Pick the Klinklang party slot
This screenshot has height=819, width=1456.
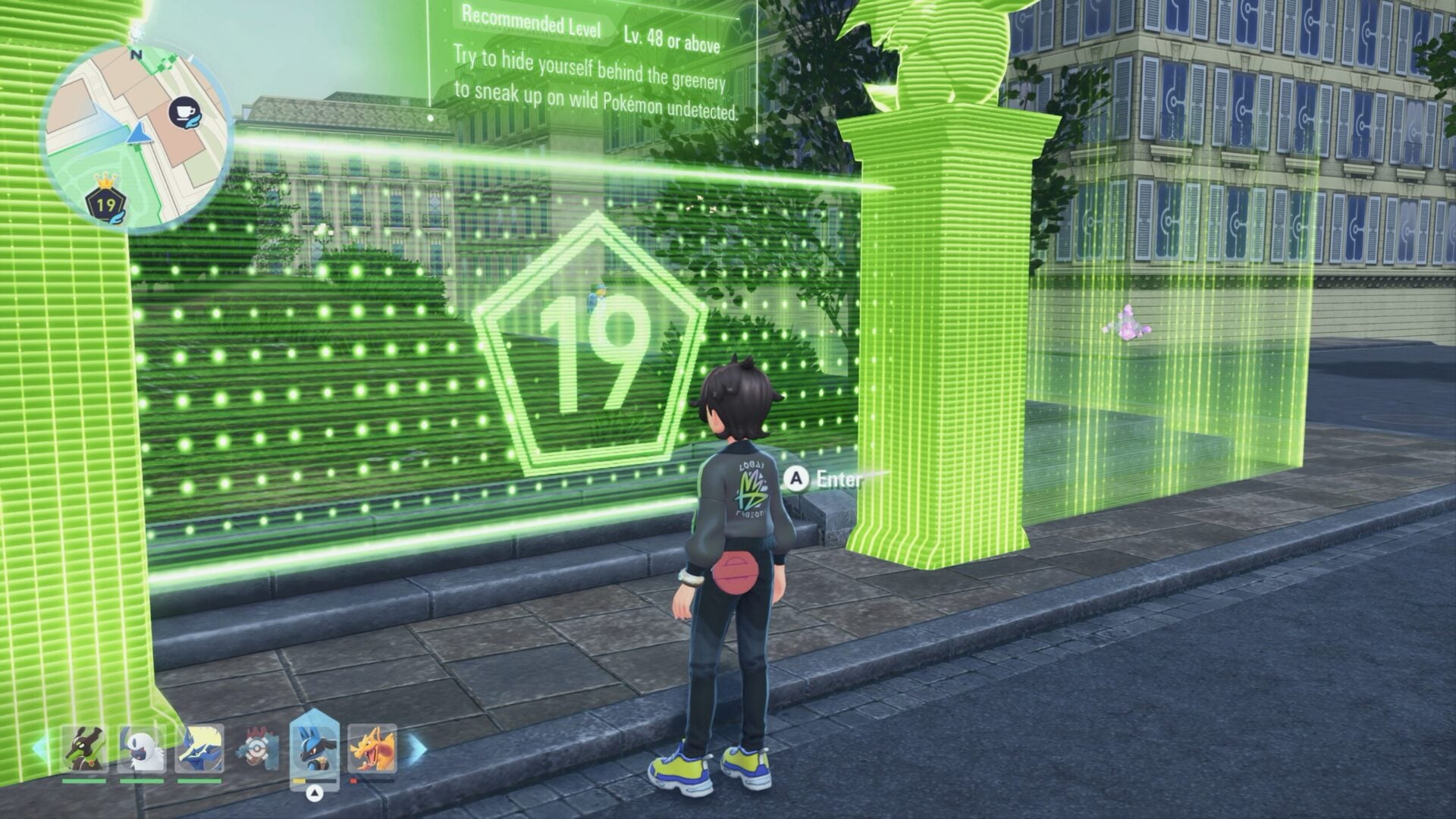tap(257, 748)
